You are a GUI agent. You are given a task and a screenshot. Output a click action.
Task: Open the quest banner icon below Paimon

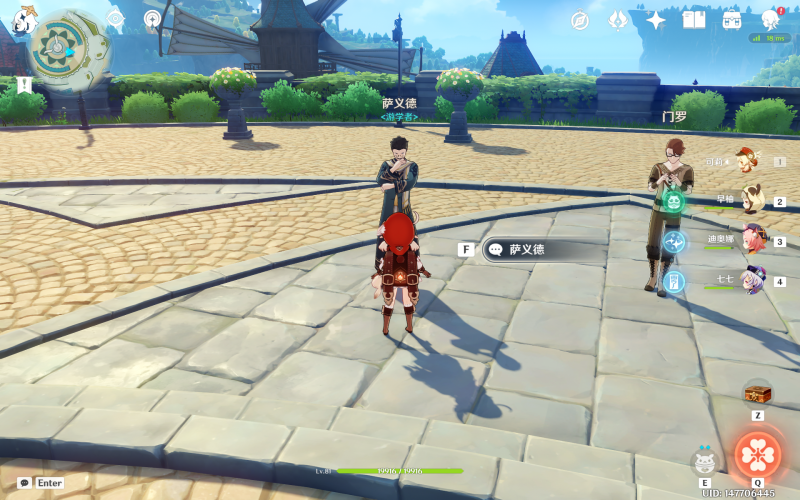[x=24, y=85]
